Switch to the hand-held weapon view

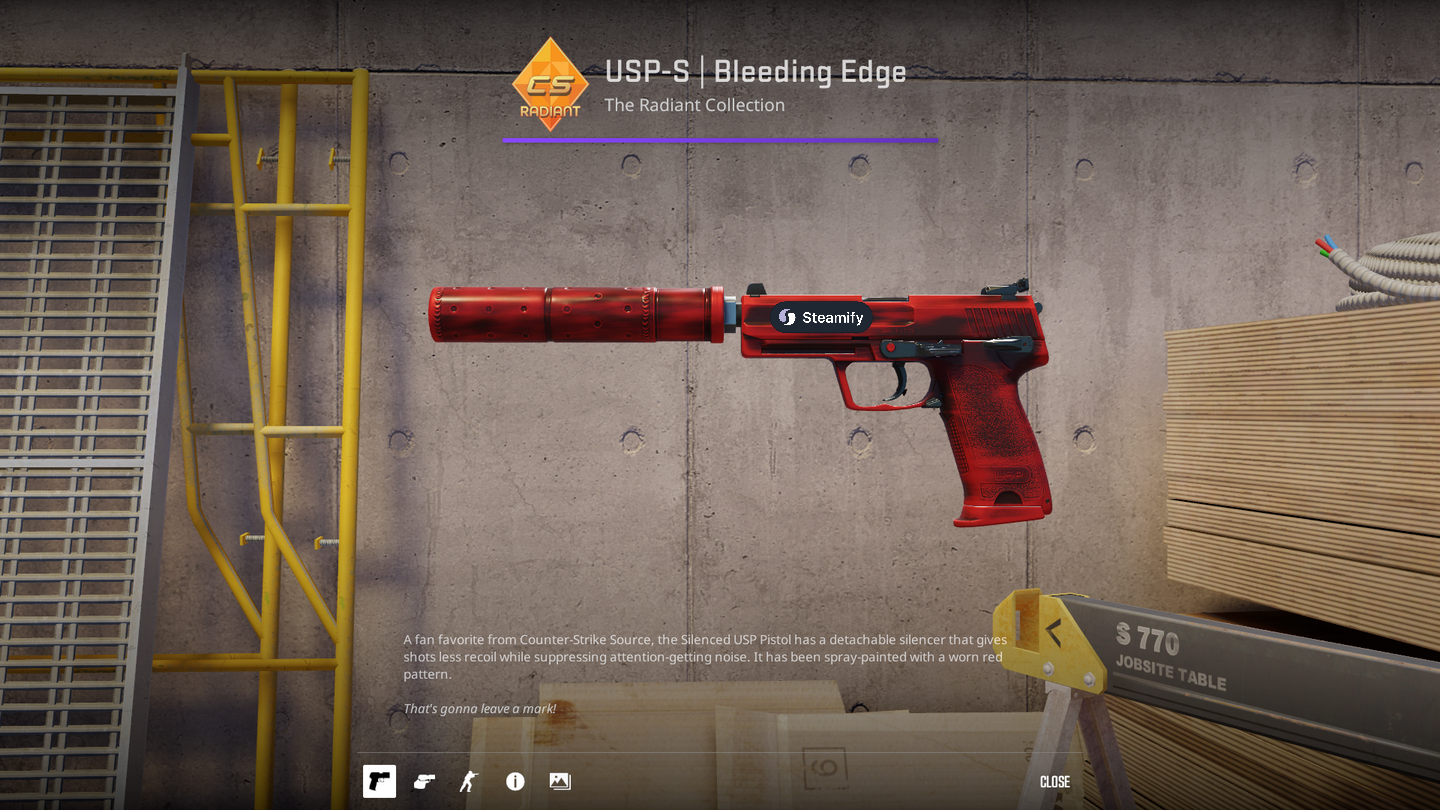click(424, 781)
